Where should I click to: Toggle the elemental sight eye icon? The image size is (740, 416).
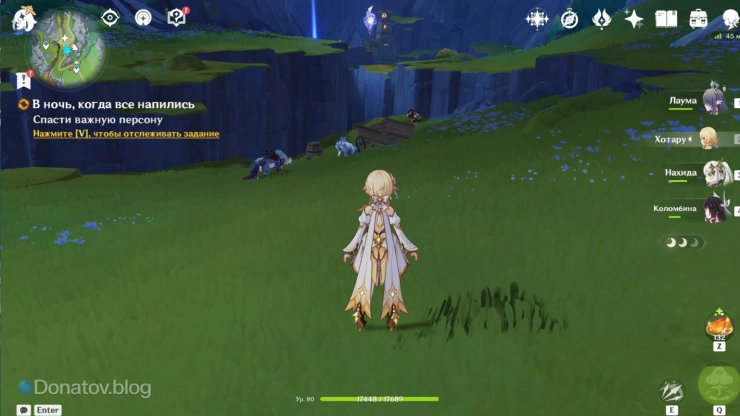pyautogui.click(x=110, y=17)
